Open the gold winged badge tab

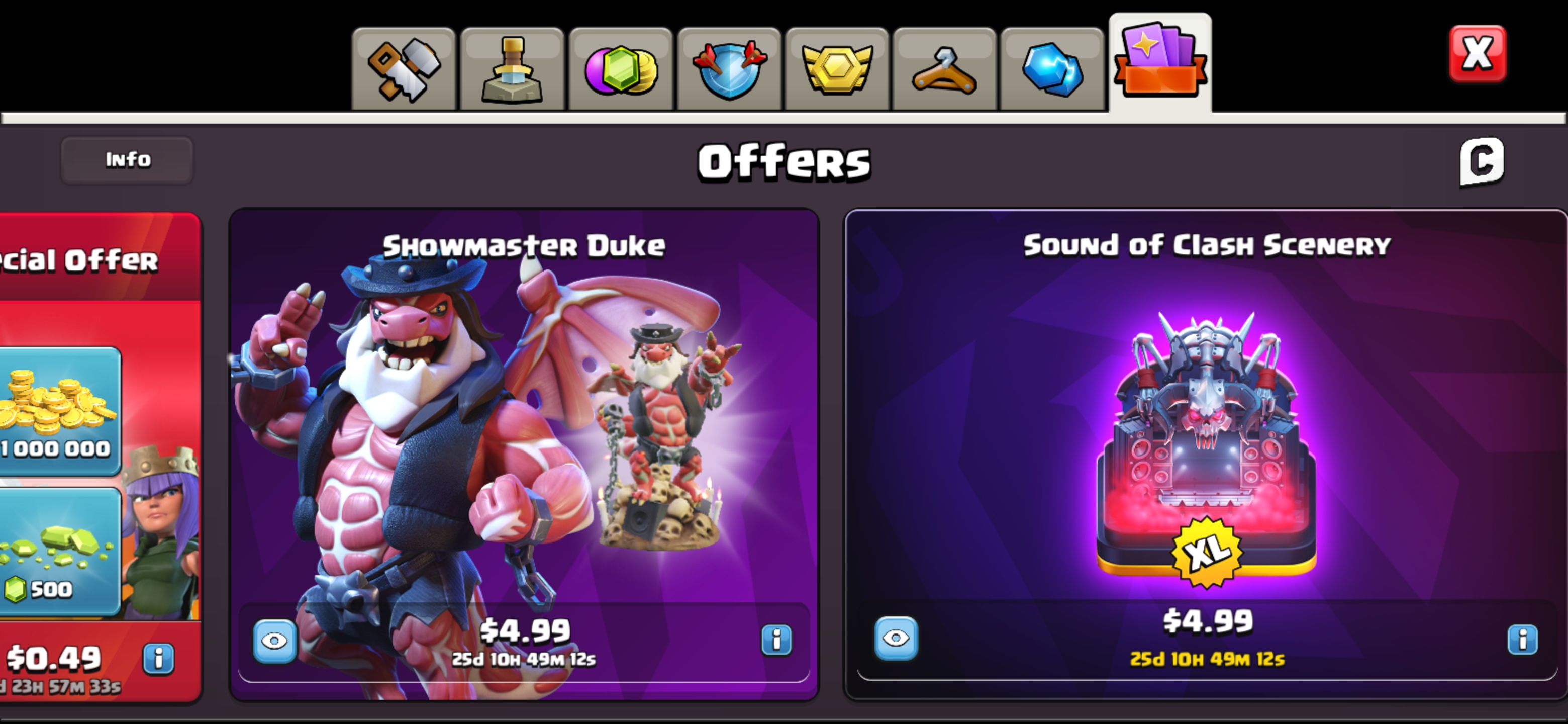click(x=837, y=69)
